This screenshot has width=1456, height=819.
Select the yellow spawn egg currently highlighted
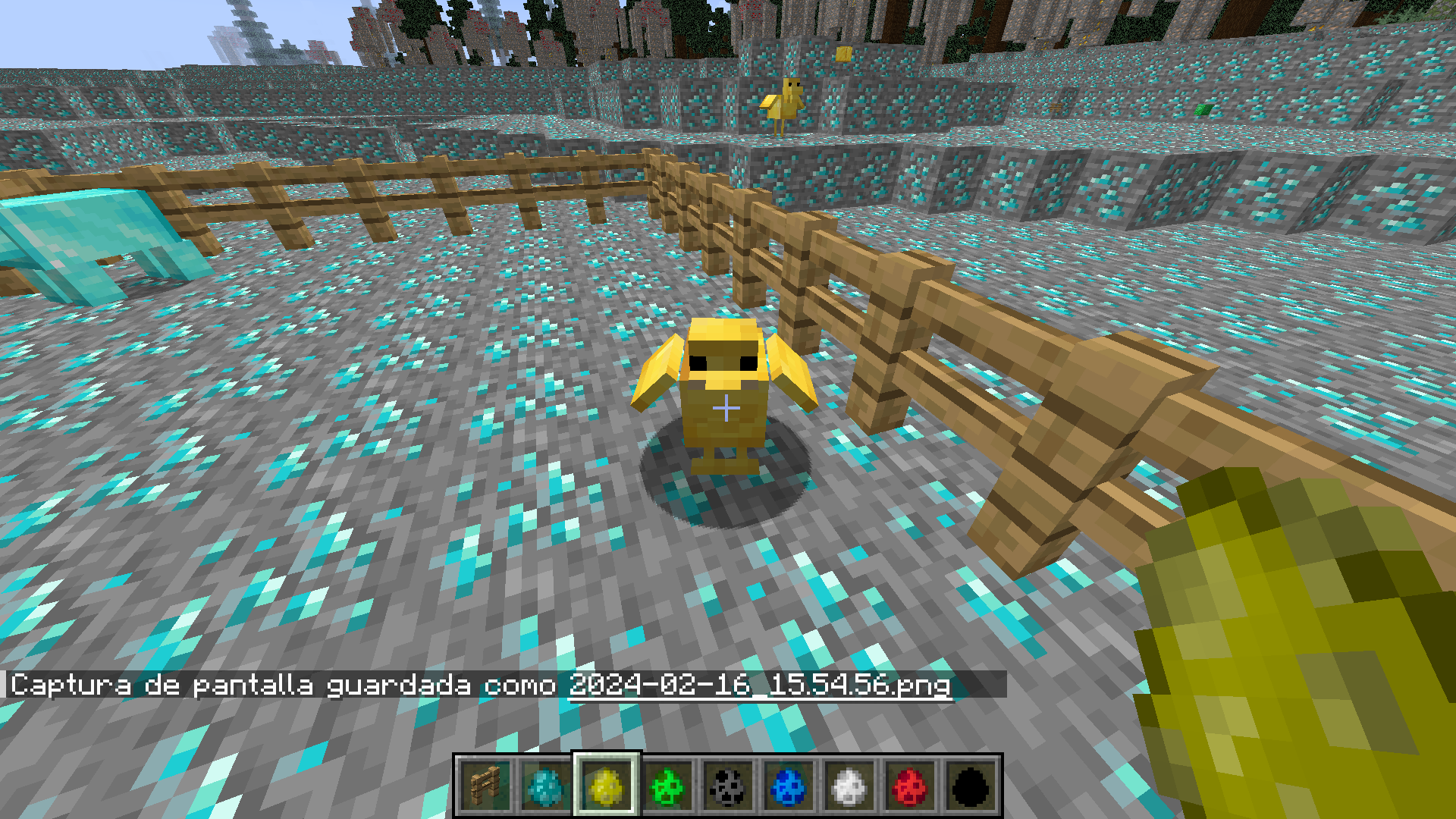tap(607, 786)
